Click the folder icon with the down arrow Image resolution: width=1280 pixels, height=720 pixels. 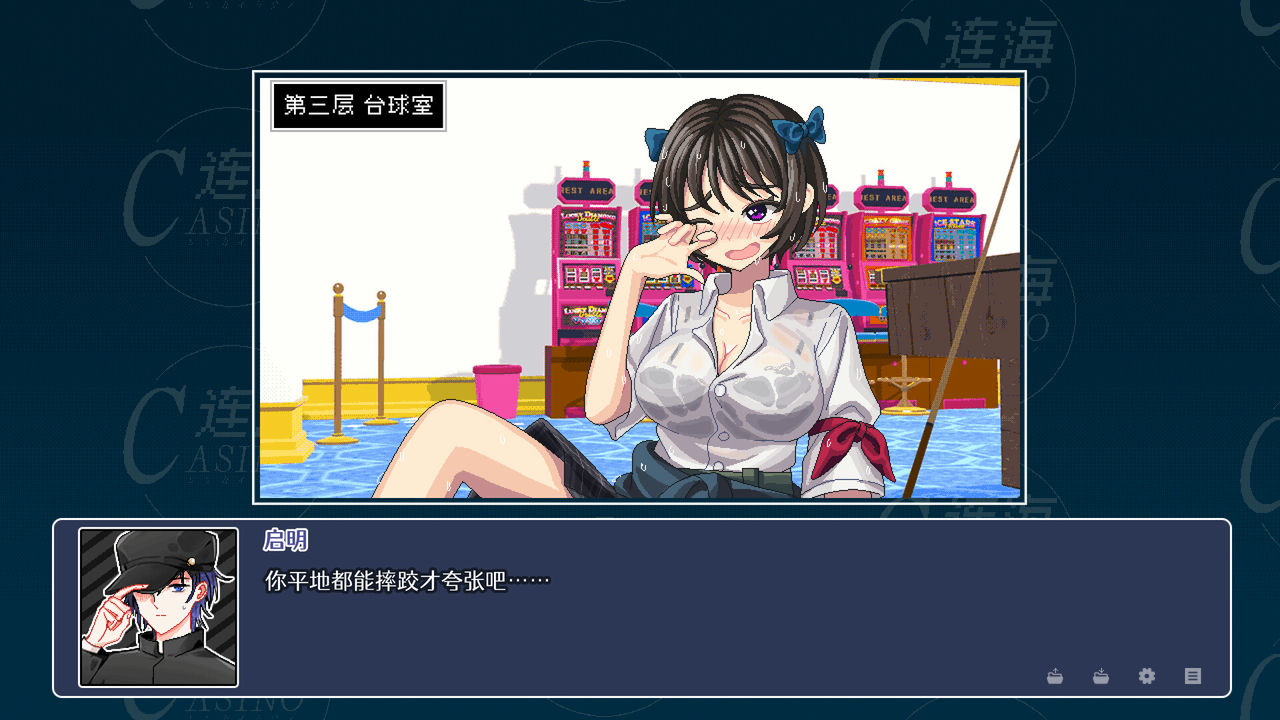click(x=1101, y=676)
